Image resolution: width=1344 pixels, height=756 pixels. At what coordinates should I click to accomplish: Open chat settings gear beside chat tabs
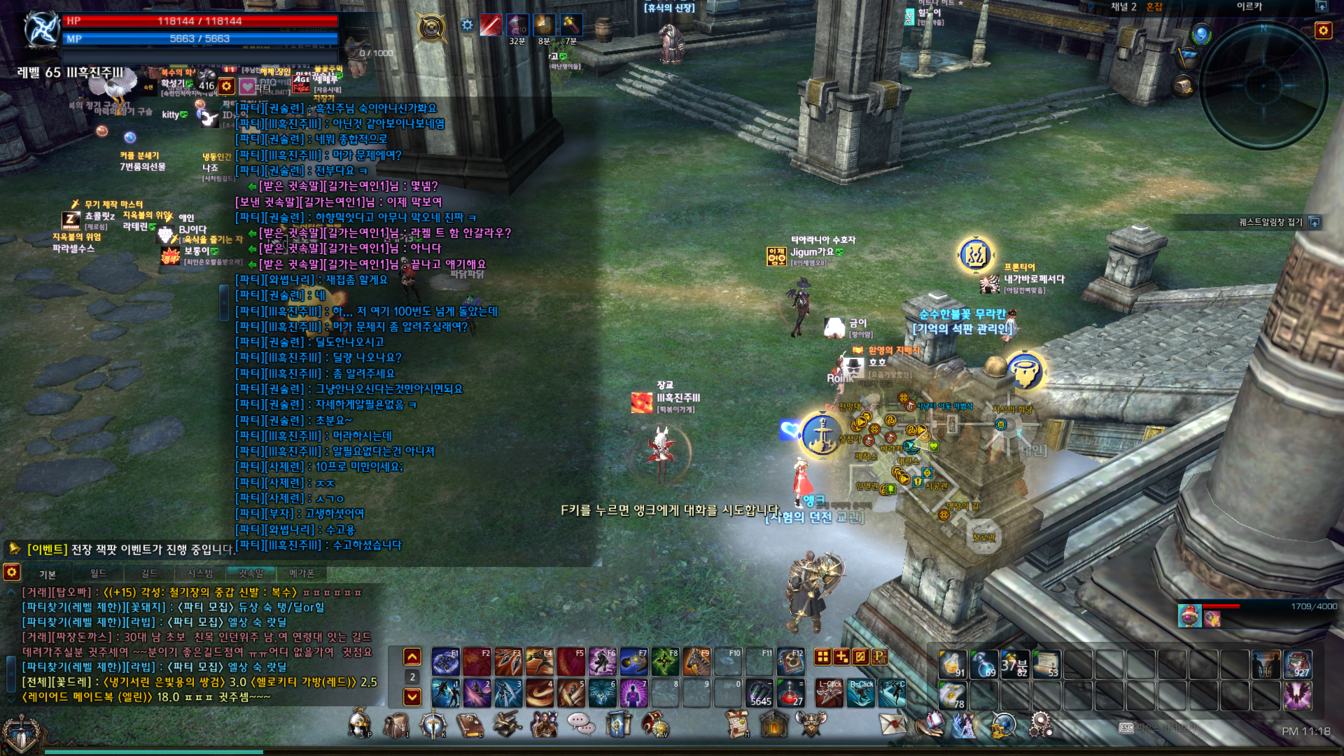[12, 572]
